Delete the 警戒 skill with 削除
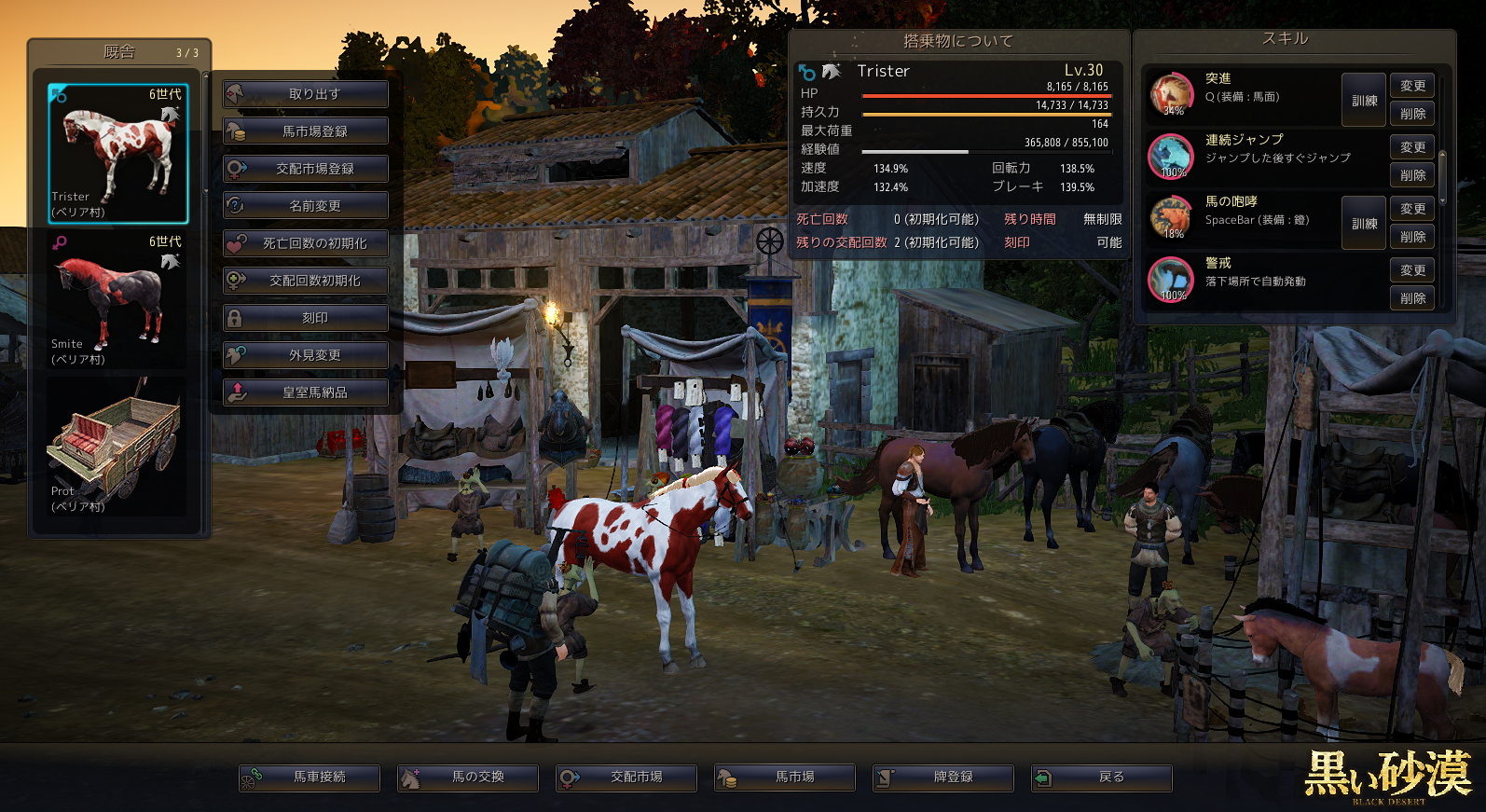The height and width of the screenshot is (812, 1486). click(1412, 298)
